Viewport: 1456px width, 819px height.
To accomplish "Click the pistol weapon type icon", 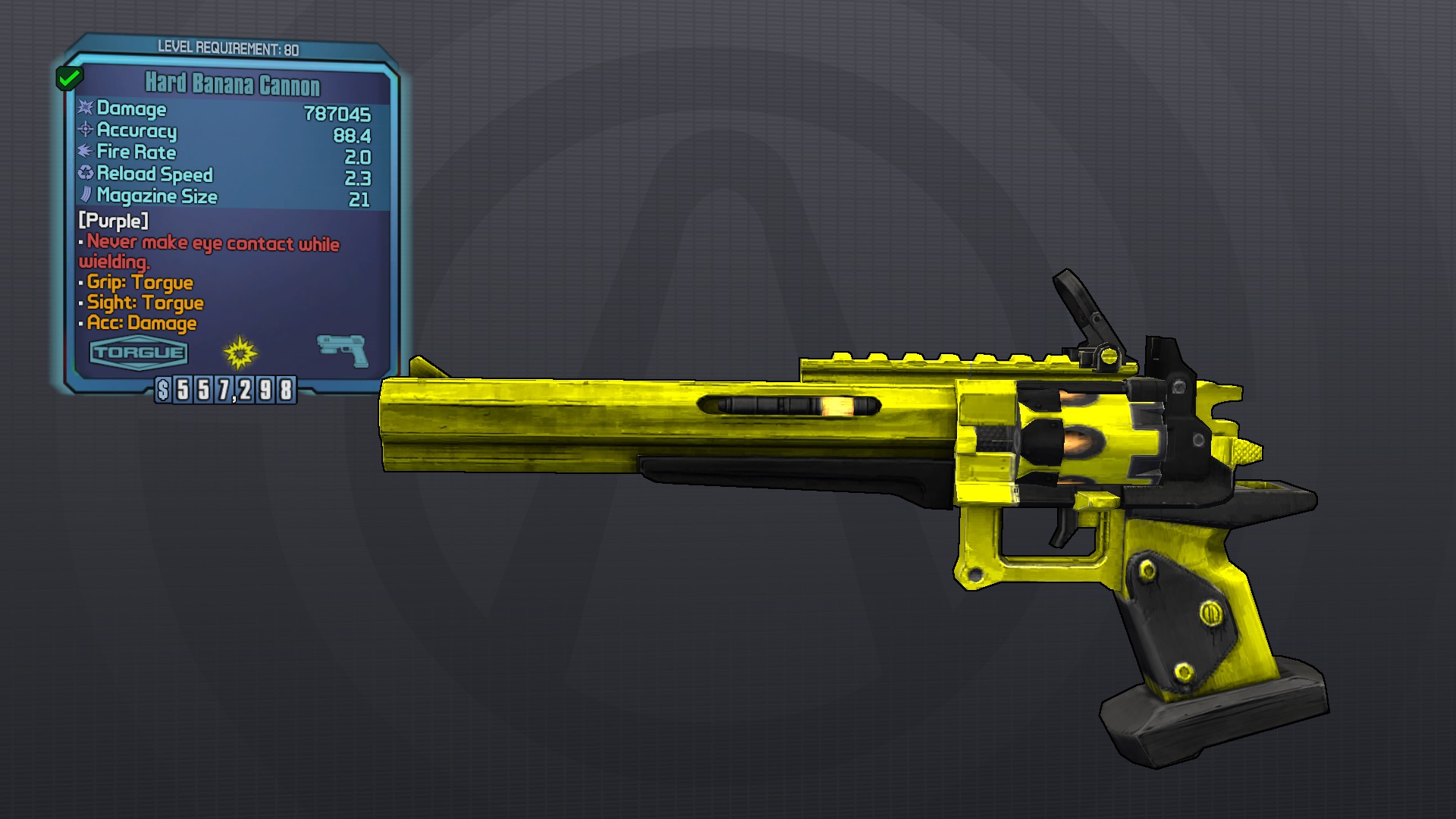I will coord(342,350).
